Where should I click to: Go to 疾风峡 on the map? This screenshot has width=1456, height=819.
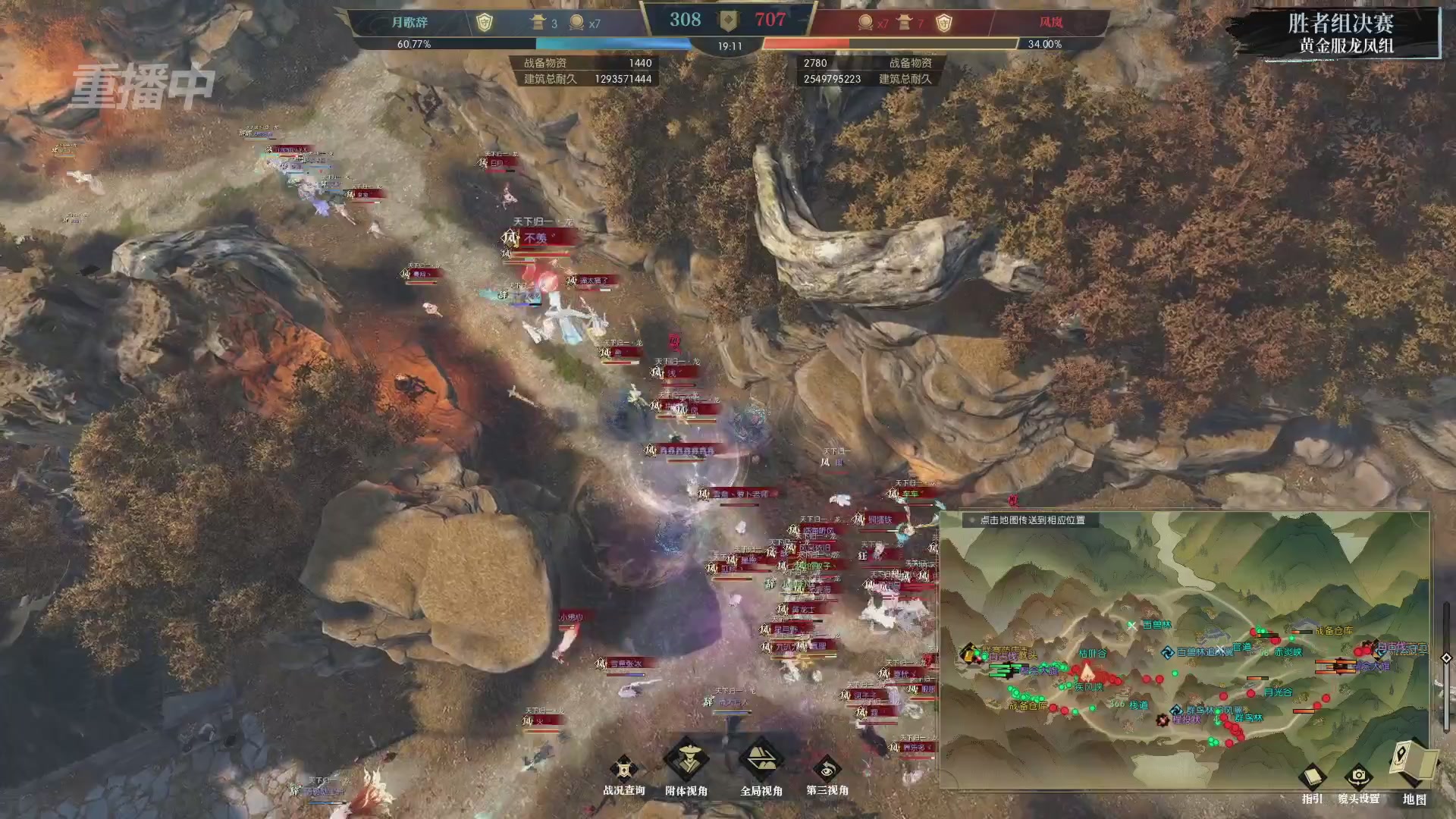click(1088, 687)
